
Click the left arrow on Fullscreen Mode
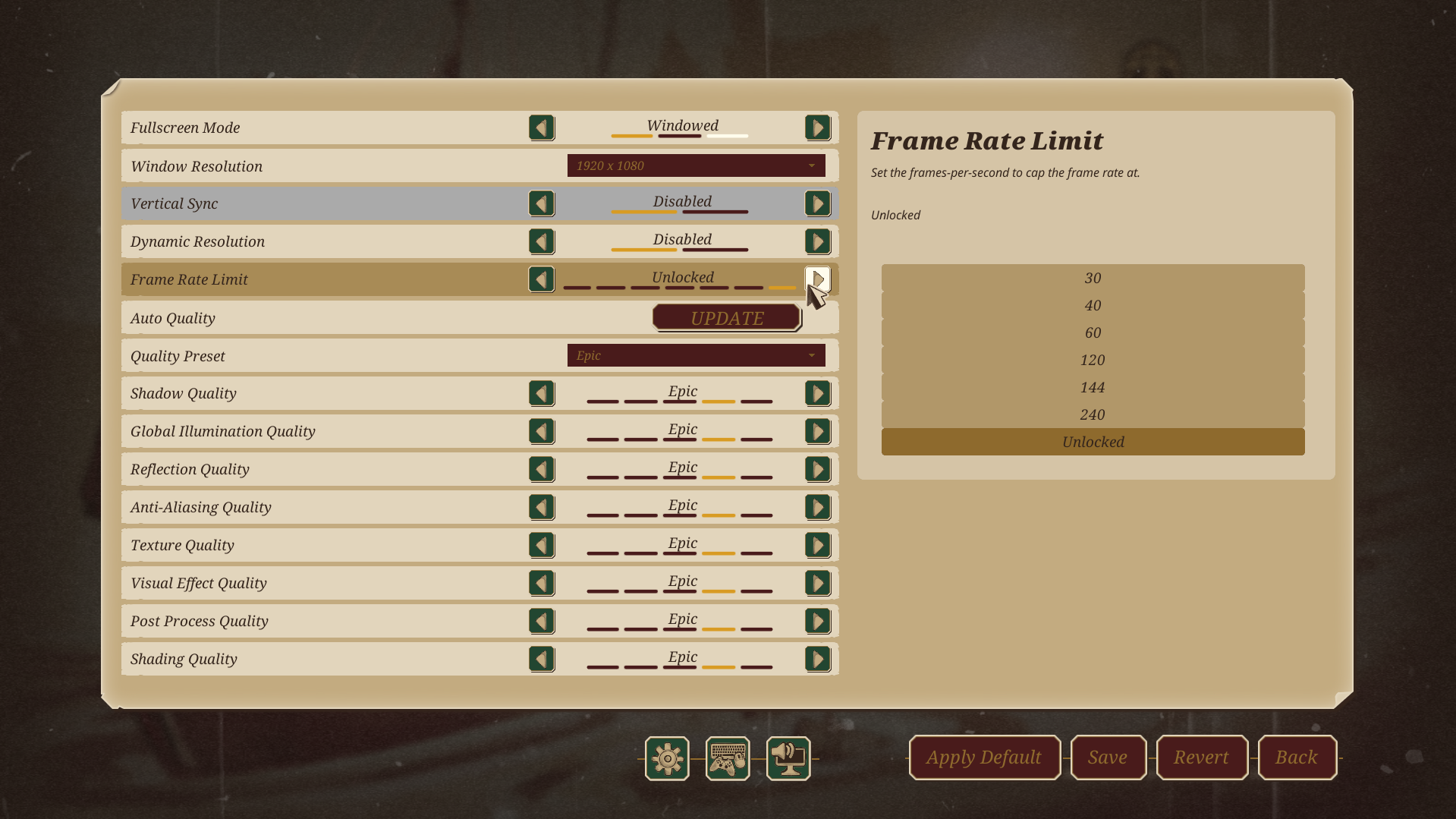coord(542,127)
